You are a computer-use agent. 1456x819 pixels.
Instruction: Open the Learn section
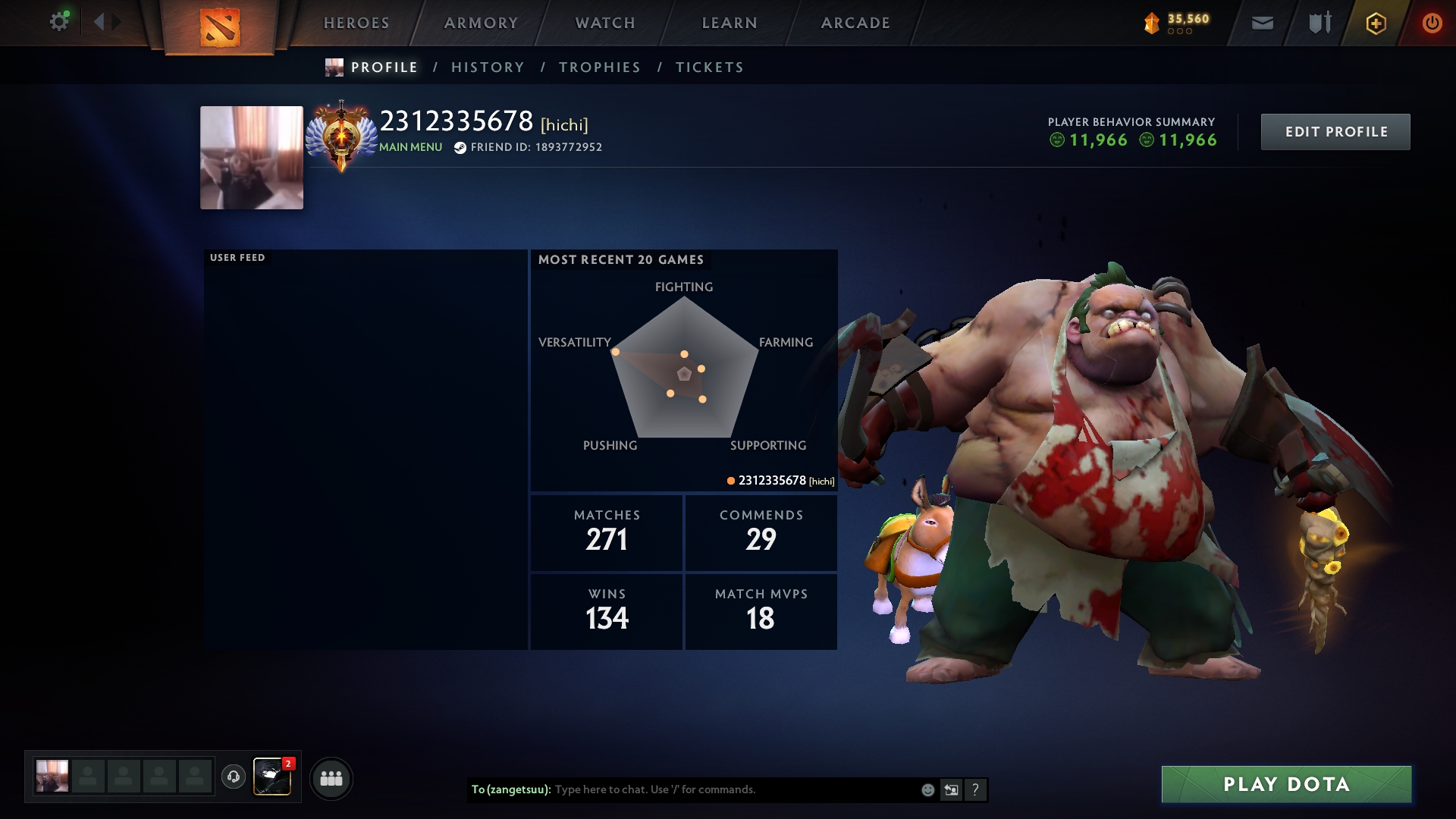(730, 23)
